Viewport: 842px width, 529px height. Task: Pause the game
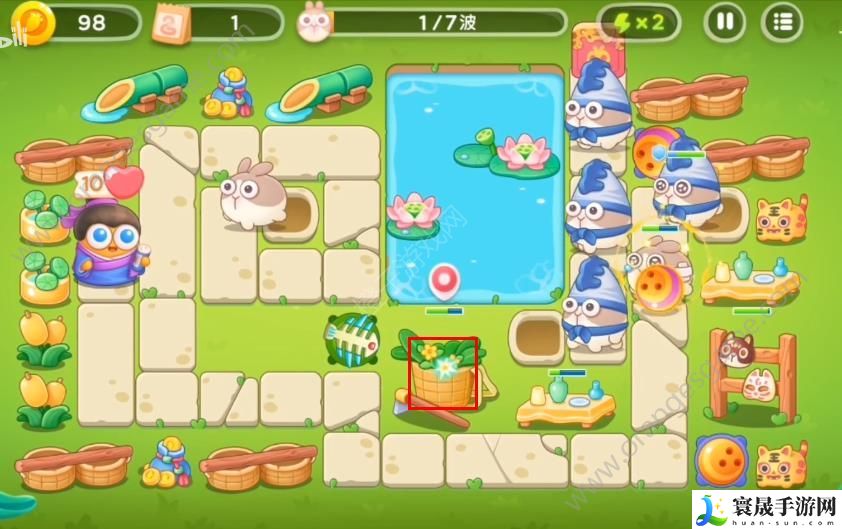(725, 22)
